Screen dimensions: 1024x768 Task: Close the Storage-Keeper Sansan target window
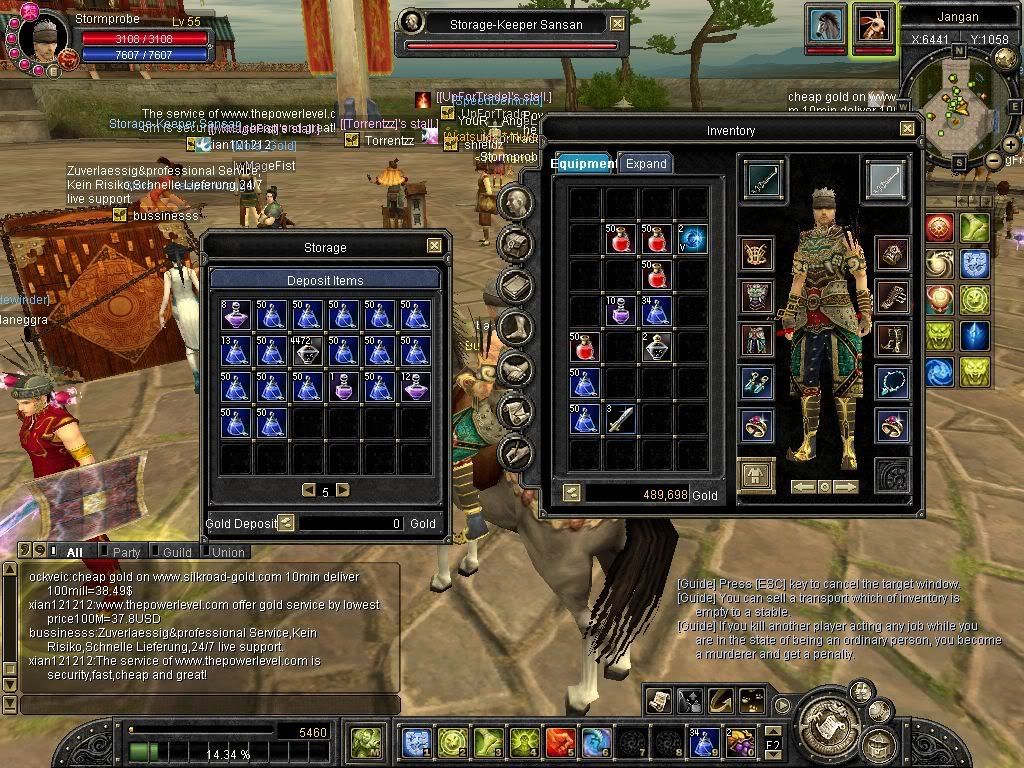coord(617,23)
